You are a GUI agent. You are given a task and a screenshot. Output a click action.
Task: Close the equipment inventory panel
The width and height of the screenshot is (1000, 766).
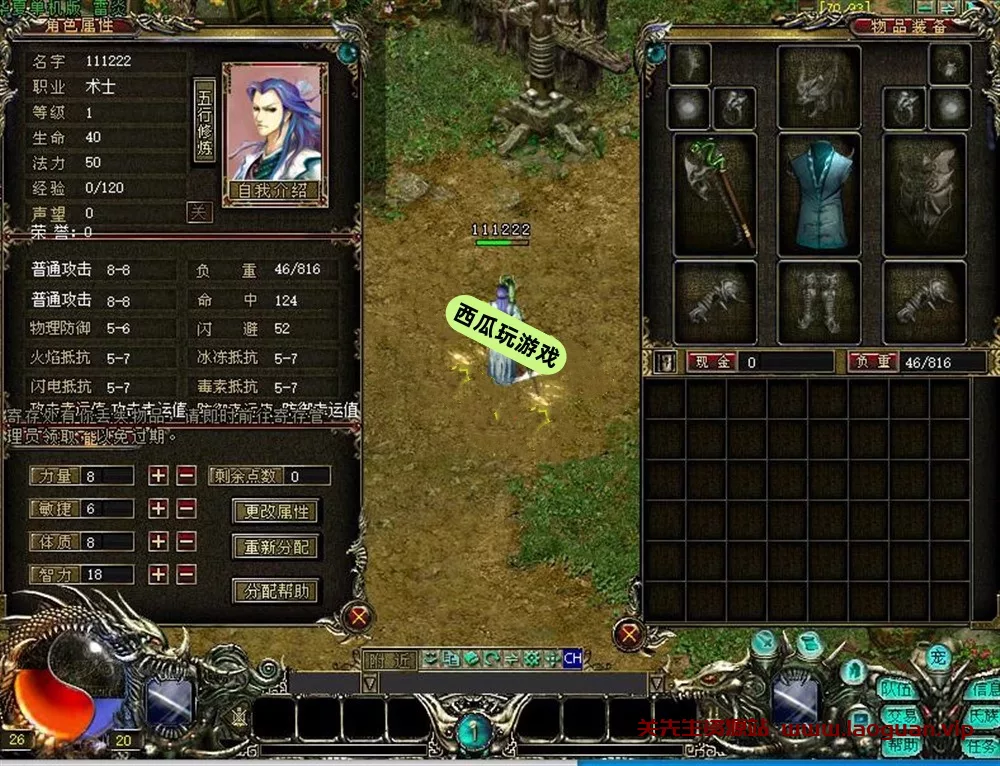pyautogui.click(x=628, y=633)
